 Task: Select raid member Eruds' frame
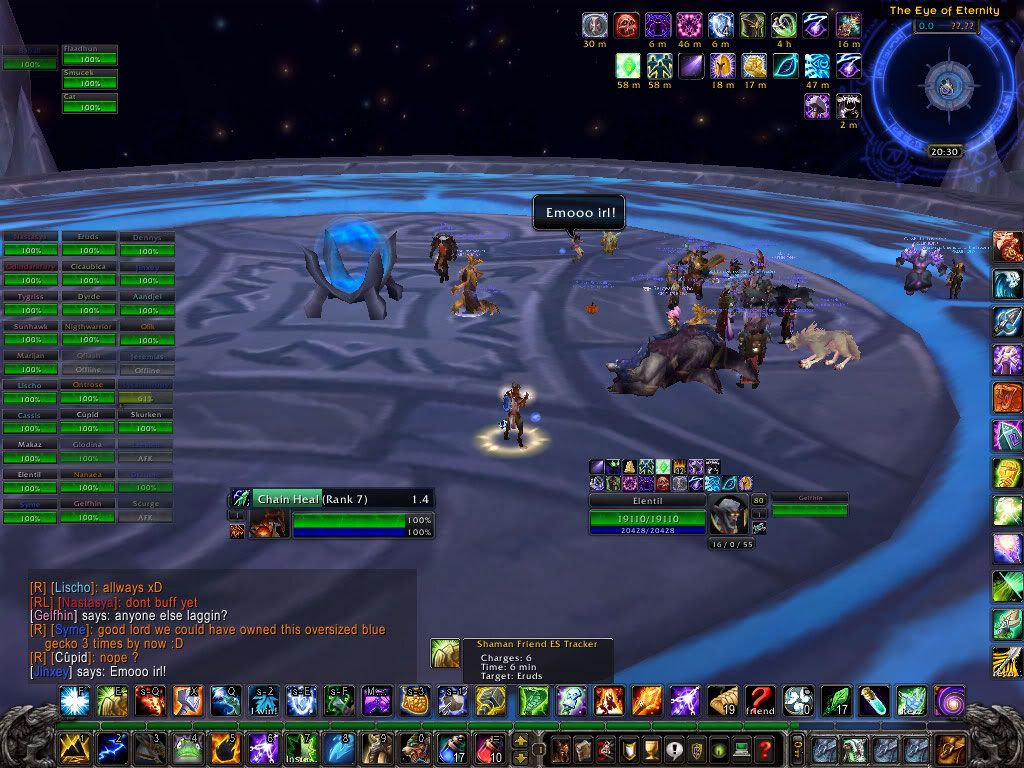(88, 244)
